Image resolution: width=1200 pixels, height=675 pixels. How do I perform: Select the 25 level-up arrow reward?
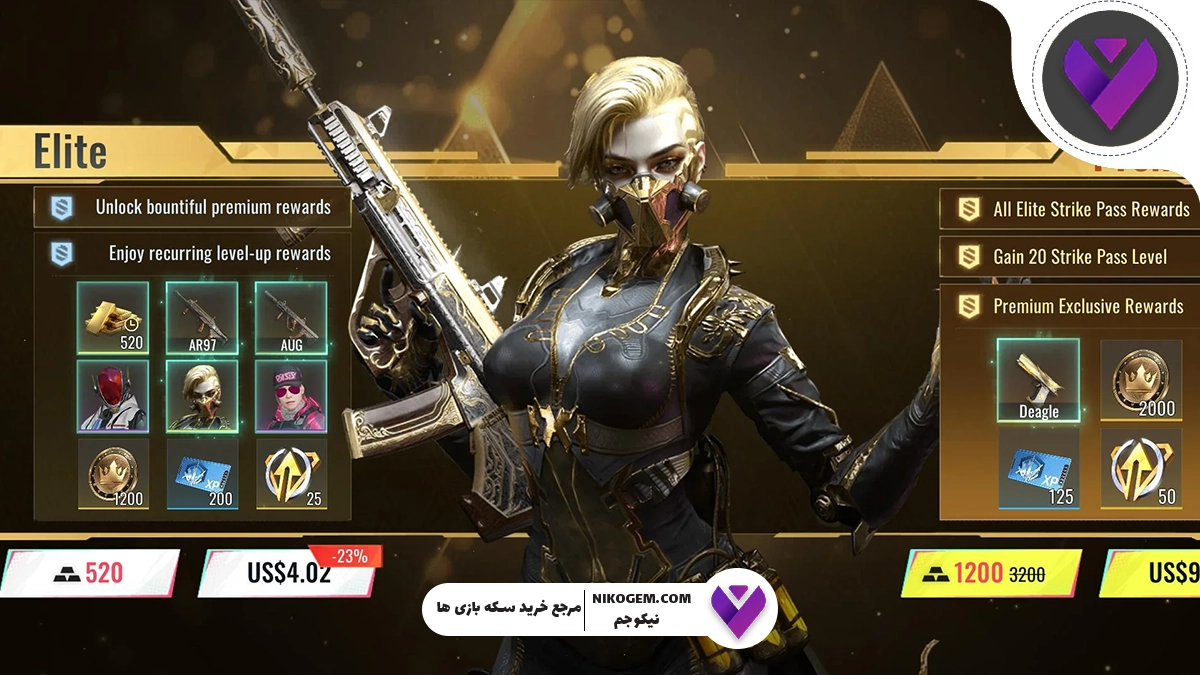[291, 473]
